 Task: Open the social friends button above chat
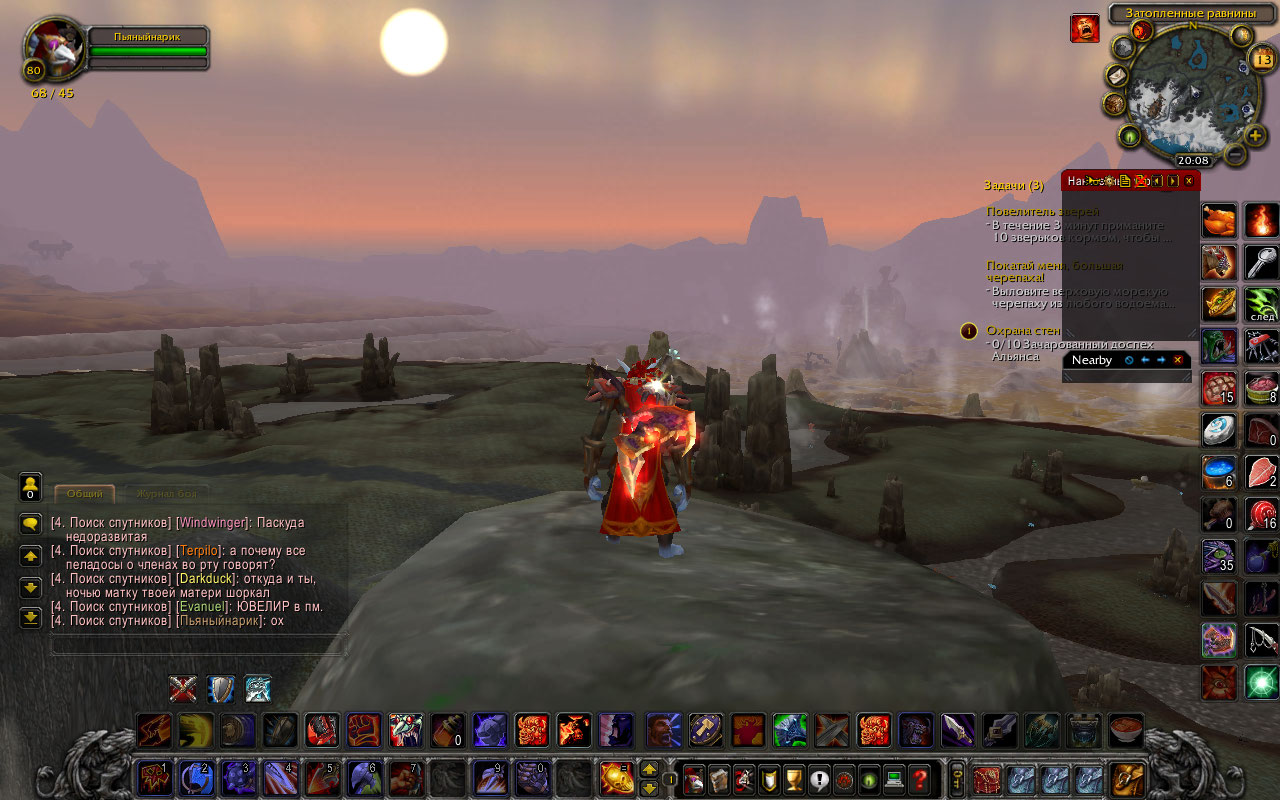[30, 486]
